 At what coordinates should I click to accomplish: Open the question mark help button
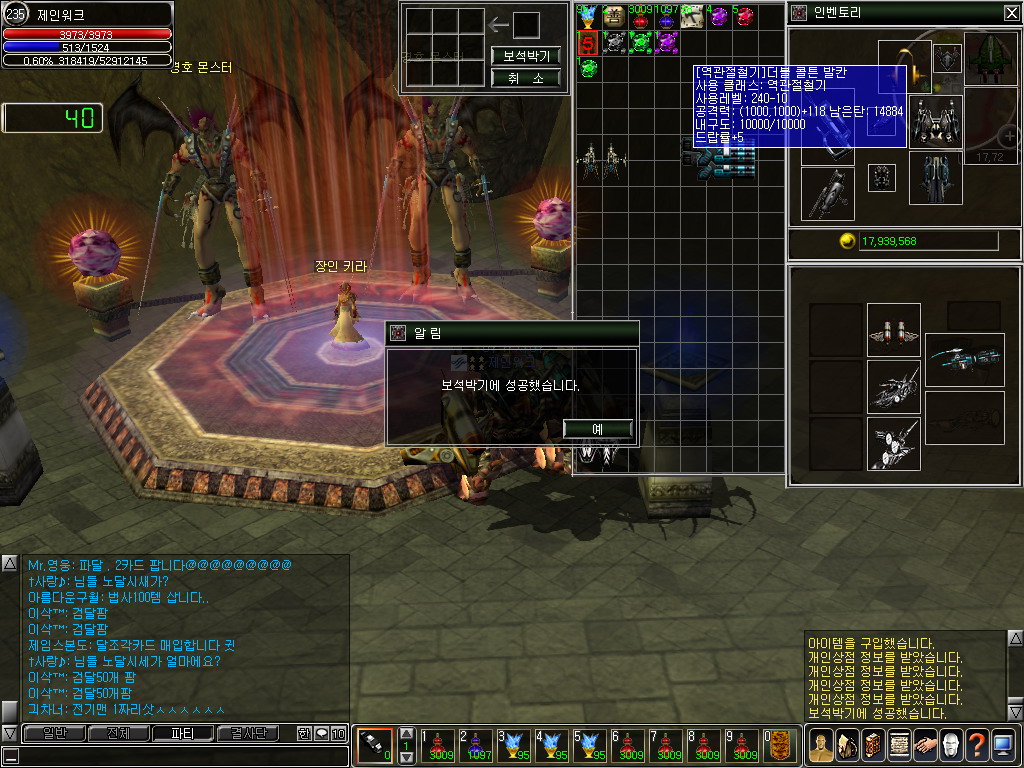click(x=976, y=745)
